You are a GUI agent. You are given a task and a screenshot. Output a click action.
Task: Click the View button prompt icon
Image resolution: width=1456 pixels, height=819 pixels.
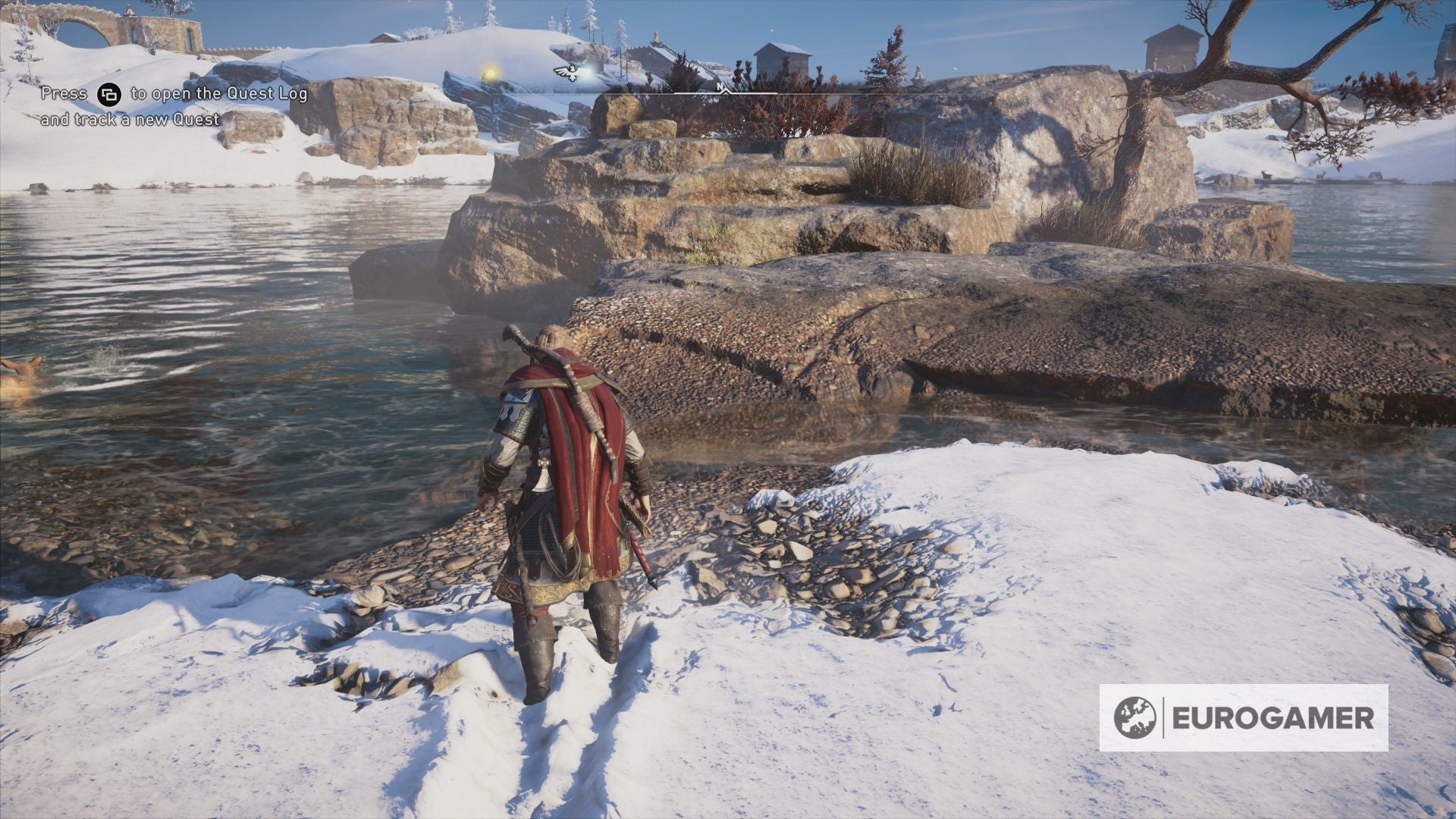tap(108, 95)
